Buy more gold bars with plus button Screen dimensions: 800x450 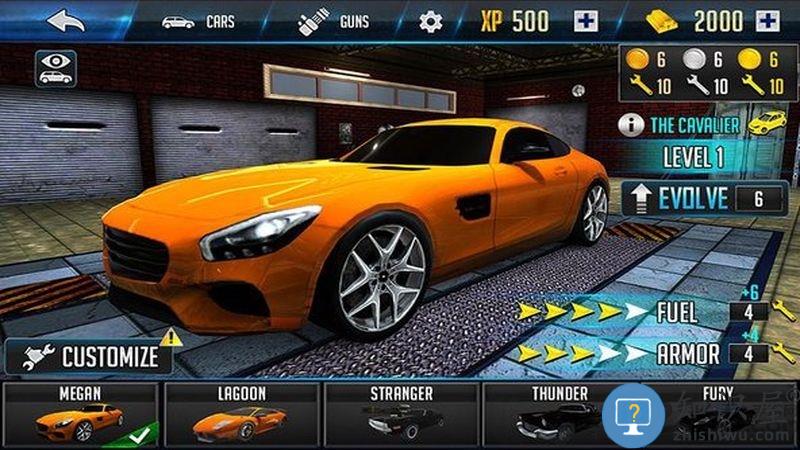[768, 21]
